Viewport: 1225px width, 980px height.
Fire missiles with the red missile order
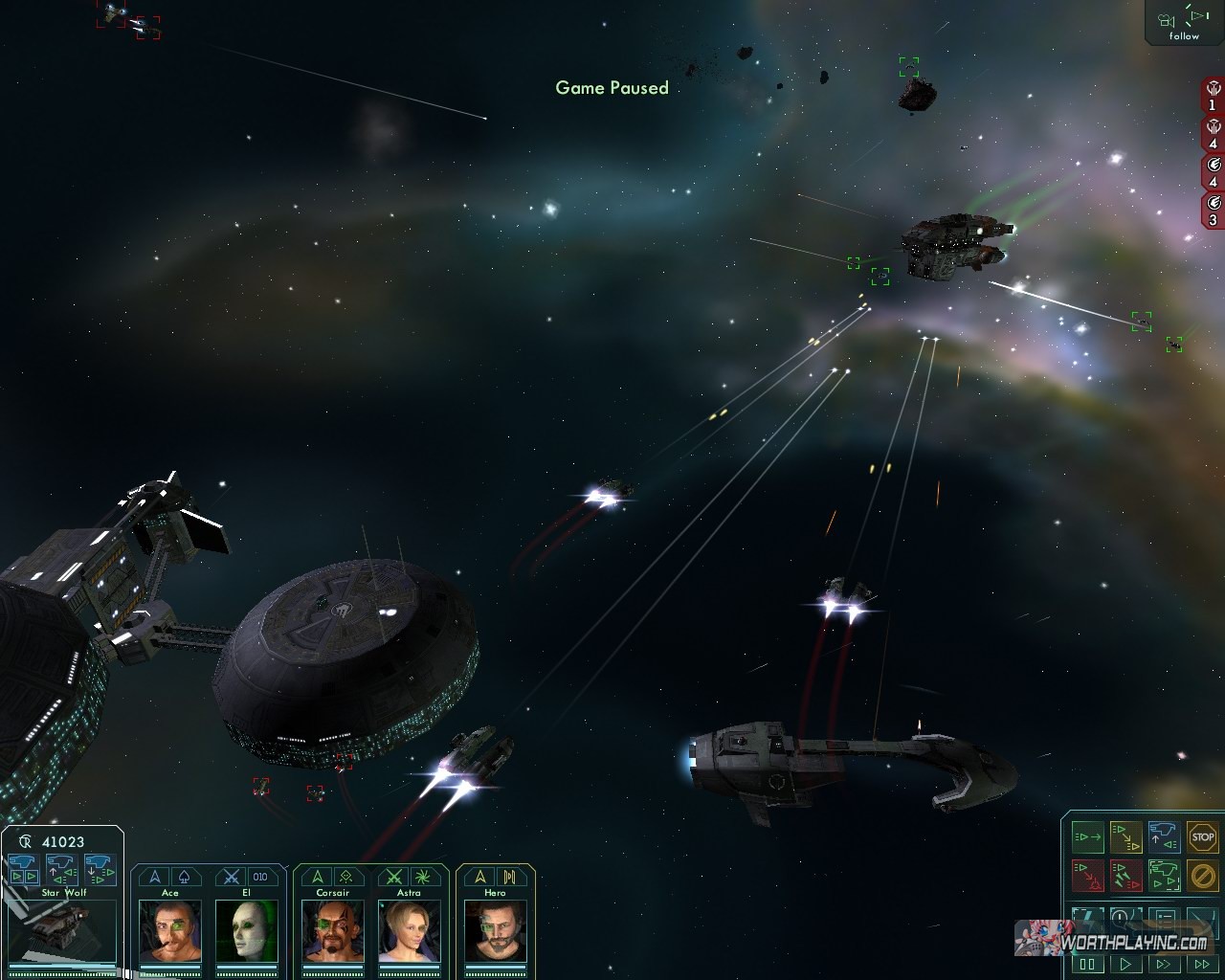pyautogui.click(x=1125, y=875)
